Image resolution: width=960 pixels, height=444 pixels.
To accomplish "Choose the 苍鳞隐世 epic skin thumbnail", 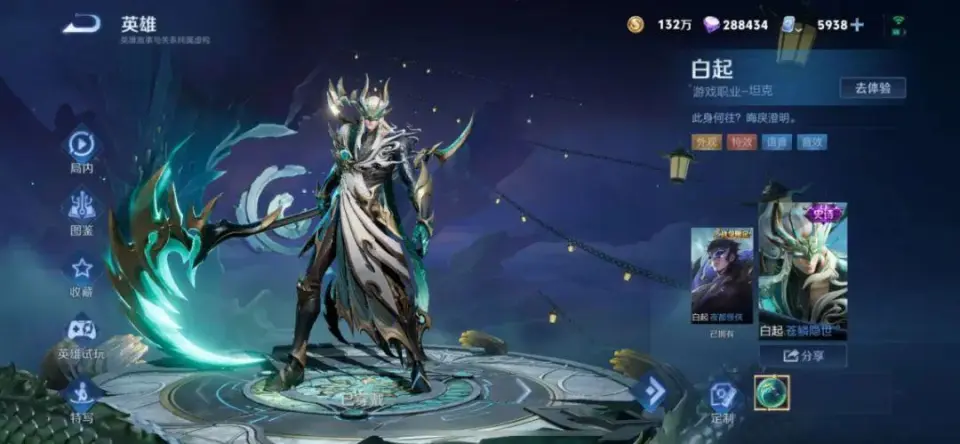I will 803,270.
